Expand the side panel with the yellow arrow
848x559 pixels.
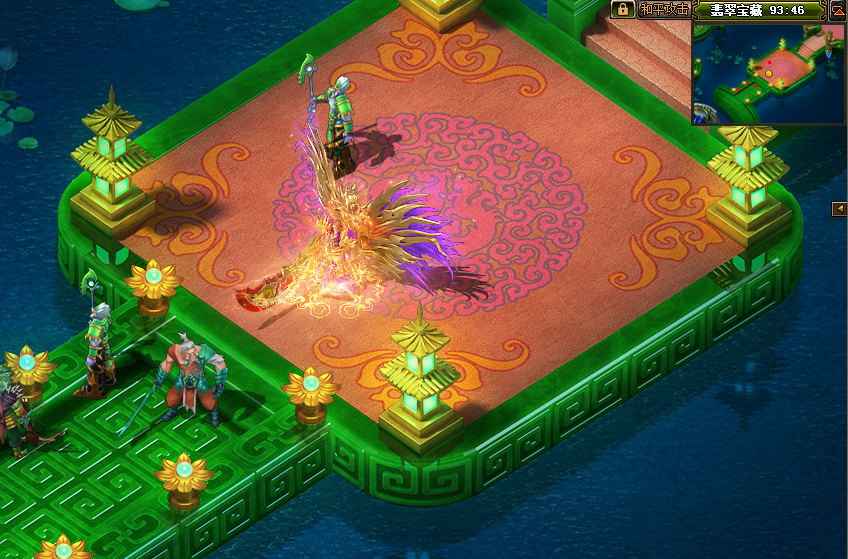pyautogui.click(x=840, y=208)
